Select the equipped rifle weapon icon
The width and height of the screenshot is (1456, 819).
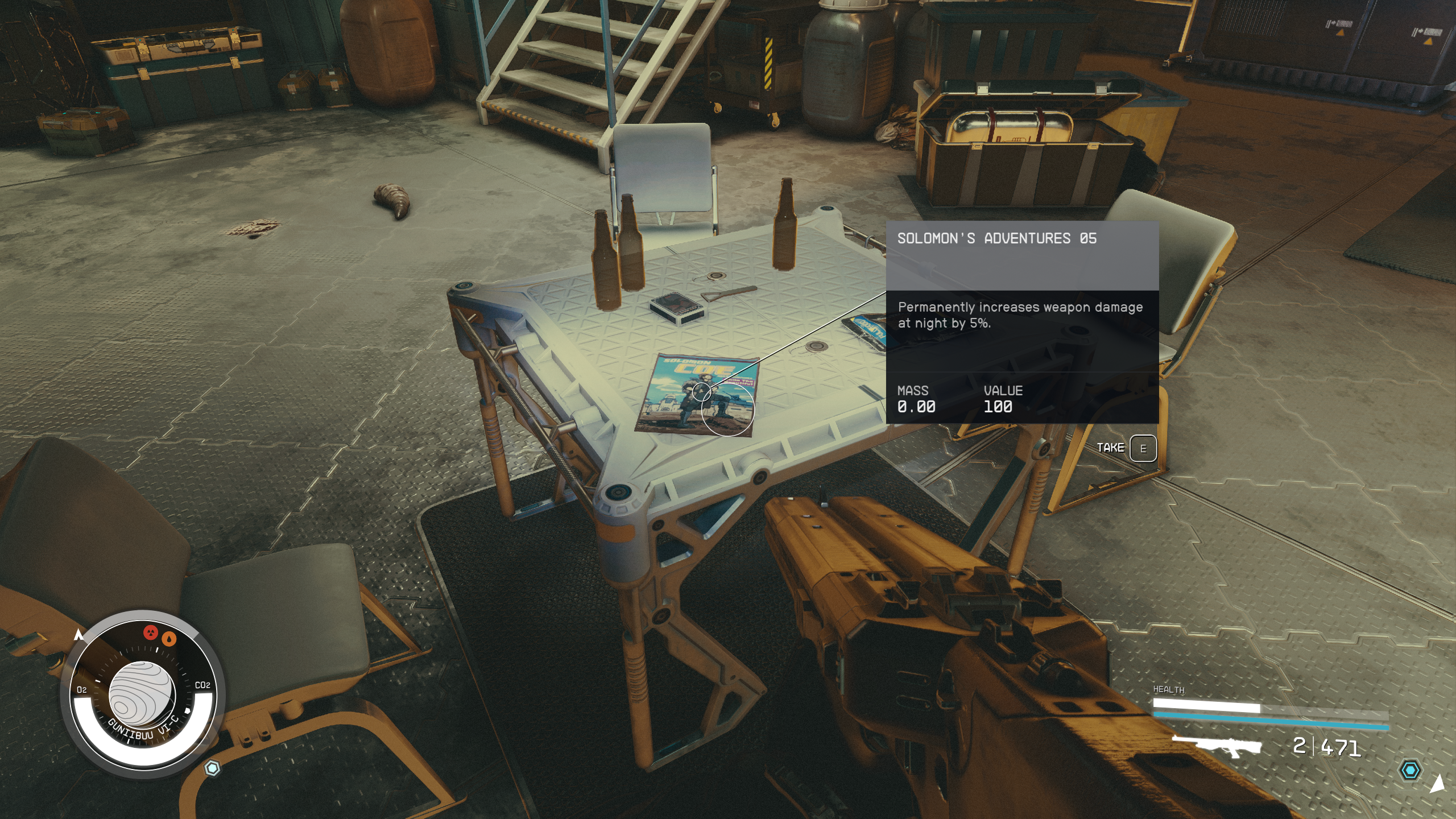[1217, 746]
